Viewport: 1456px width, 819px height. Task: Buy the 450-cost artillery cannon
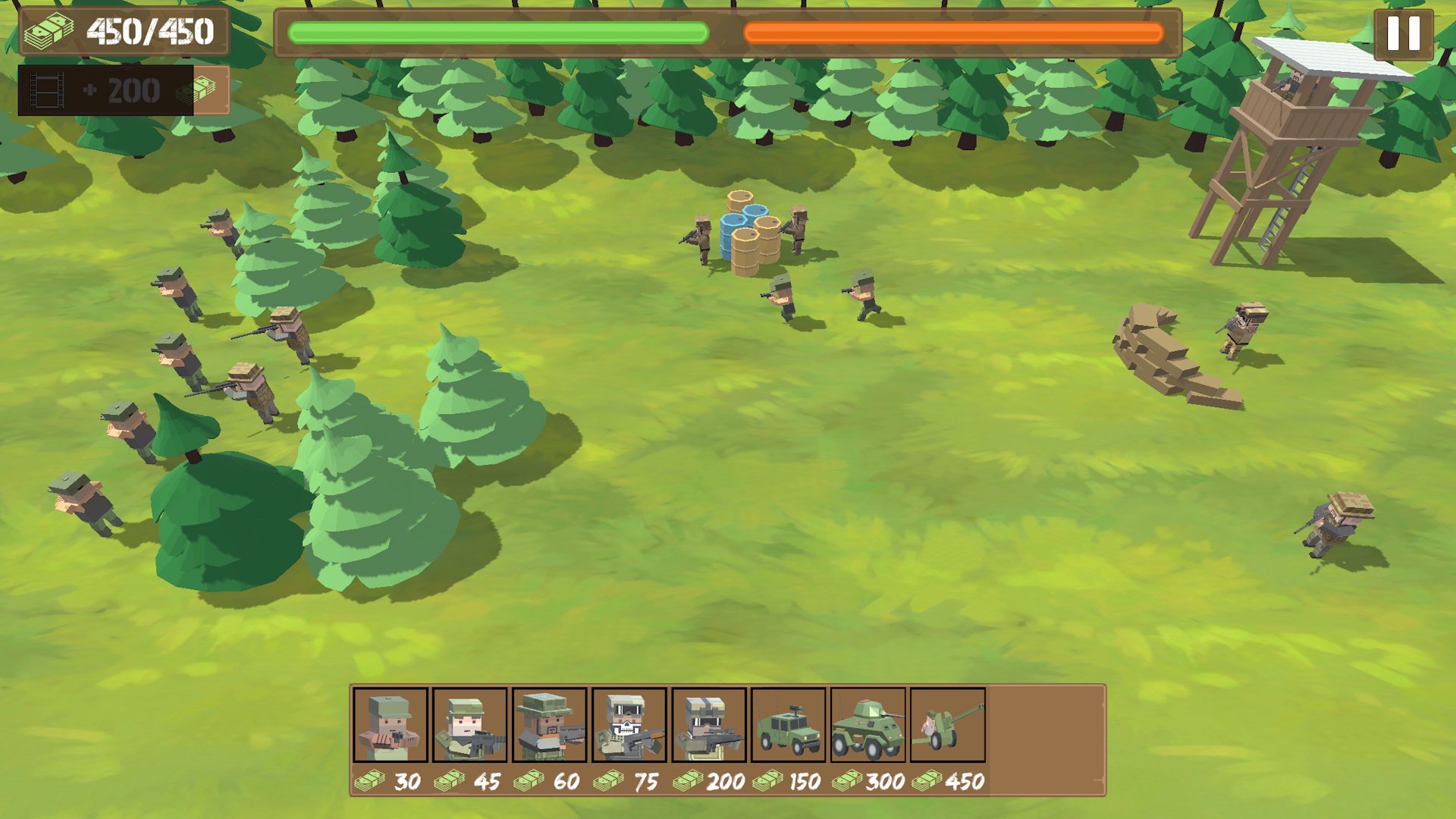(948, 725)
